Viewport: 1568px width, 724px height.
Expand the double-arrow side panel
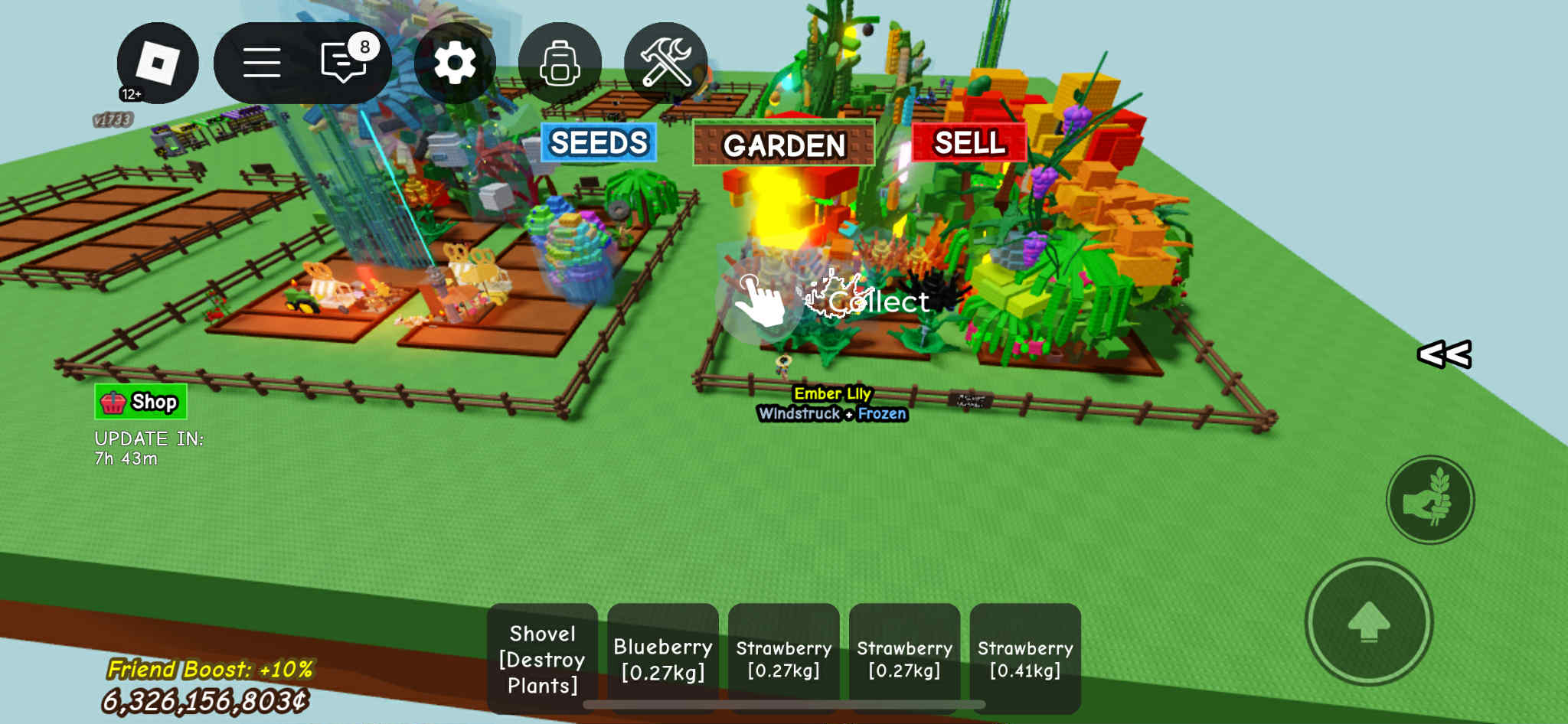click(x=1444, y=354)
